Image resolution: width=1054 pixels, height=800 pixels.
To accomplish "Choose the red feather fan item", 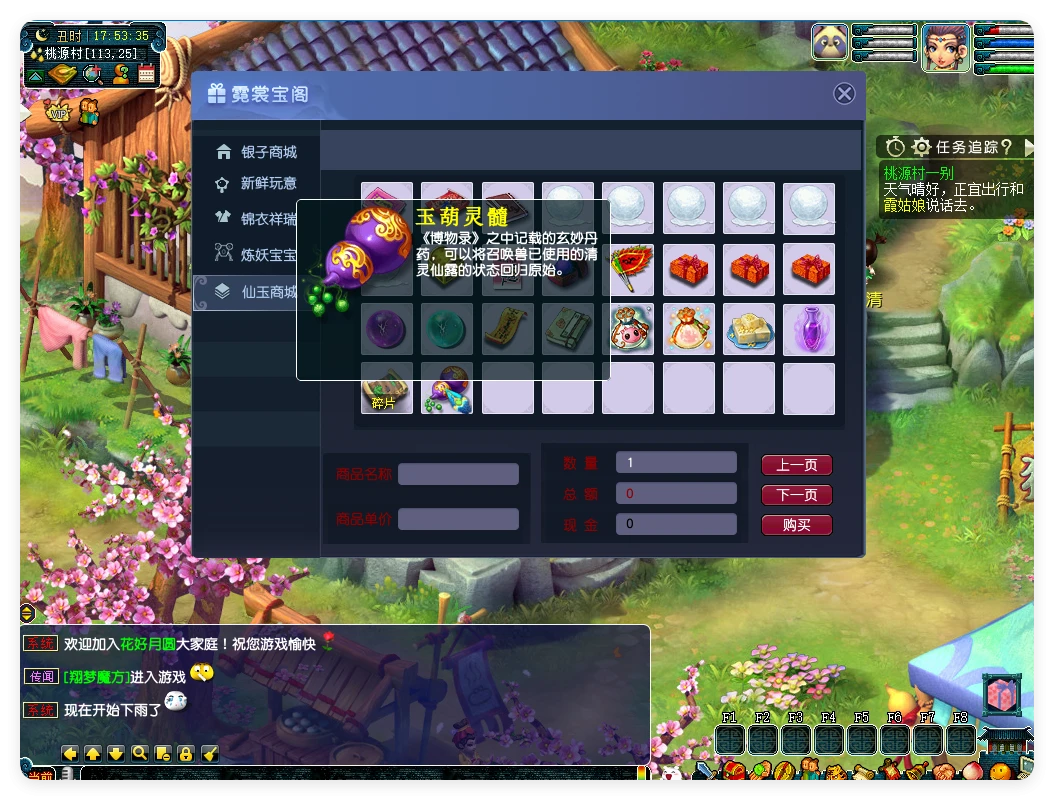I will (628, 269).
